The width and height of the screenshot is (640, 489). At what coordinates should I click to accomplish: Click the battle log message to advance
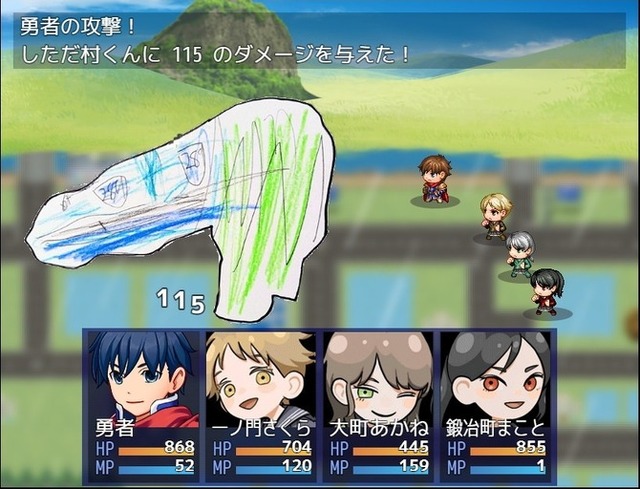click(320, 41)
